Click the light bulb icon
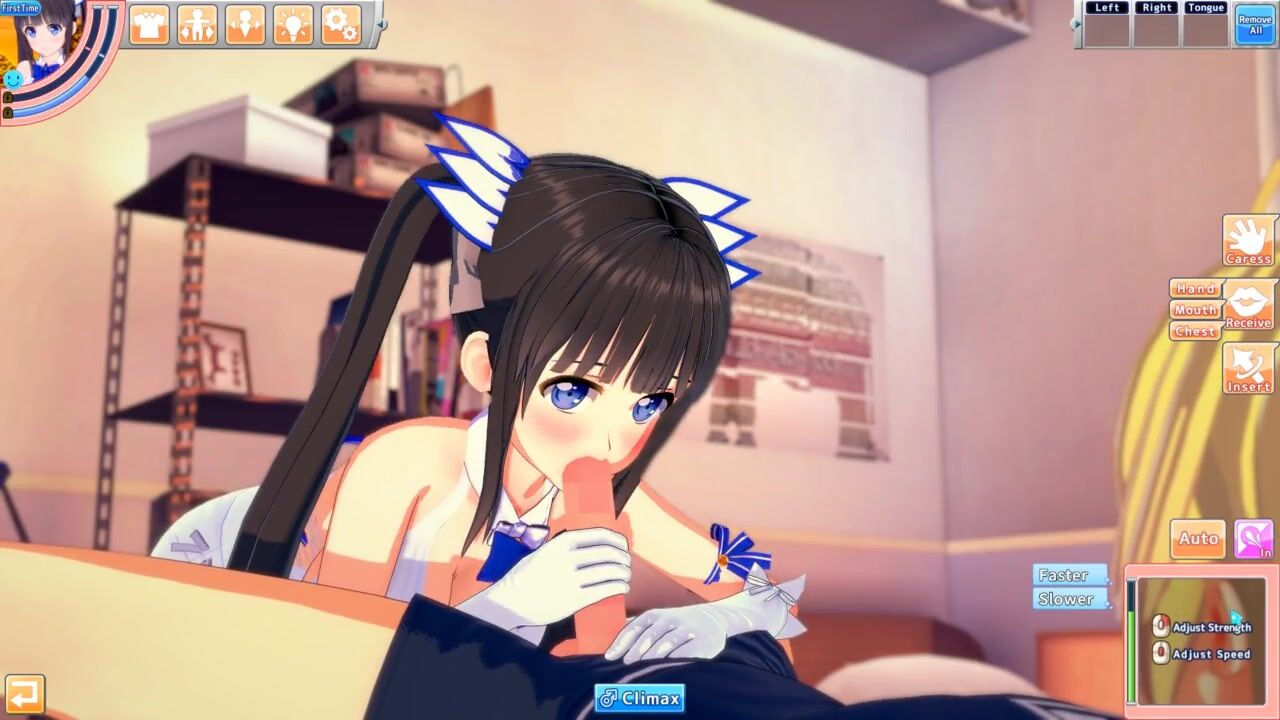This screenshot has width=1280, height=720. pyautogui.click(x=293, y=24)
